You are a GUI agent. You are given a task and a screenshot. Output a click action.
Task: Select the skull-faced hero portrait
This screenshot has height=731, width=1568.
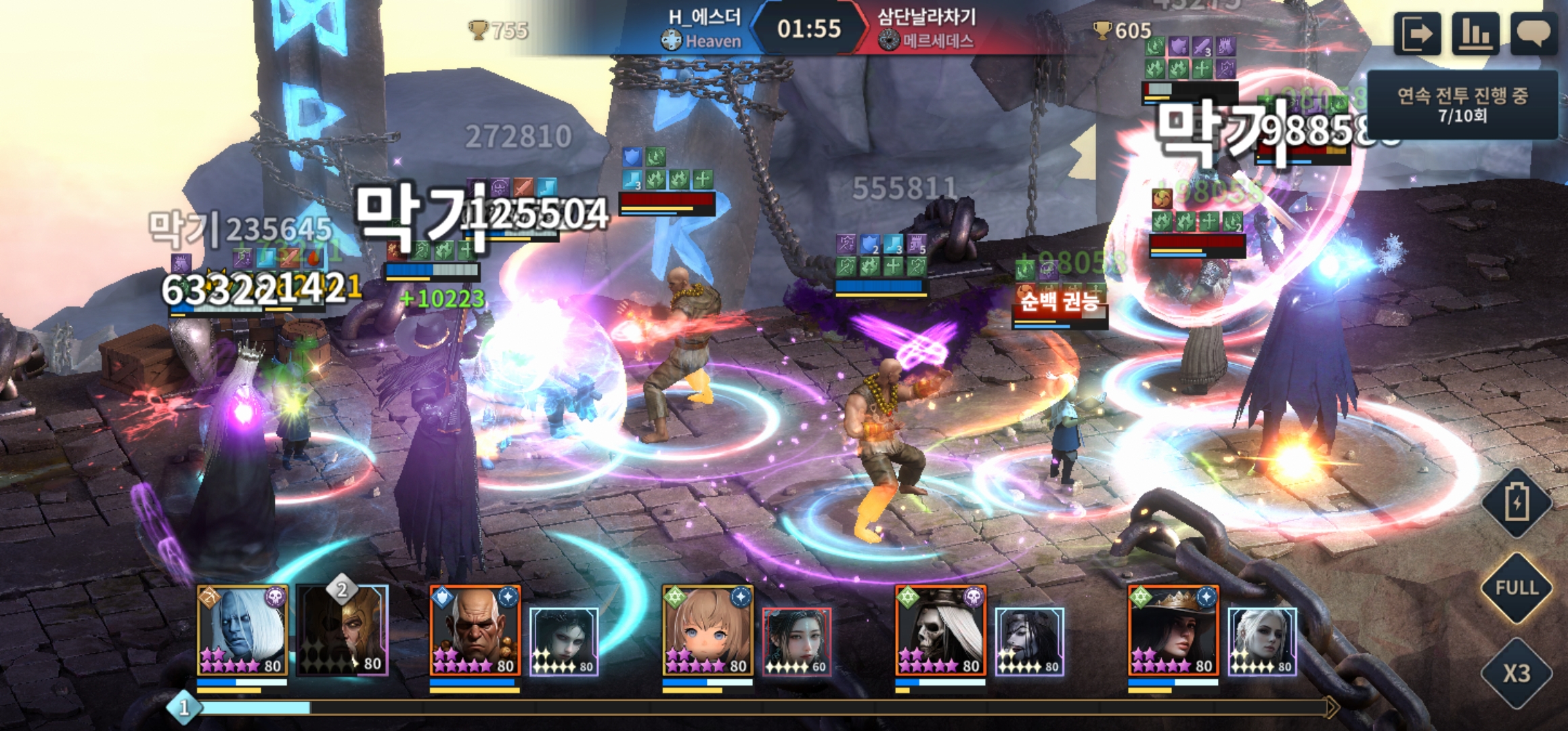click(940, 631)
